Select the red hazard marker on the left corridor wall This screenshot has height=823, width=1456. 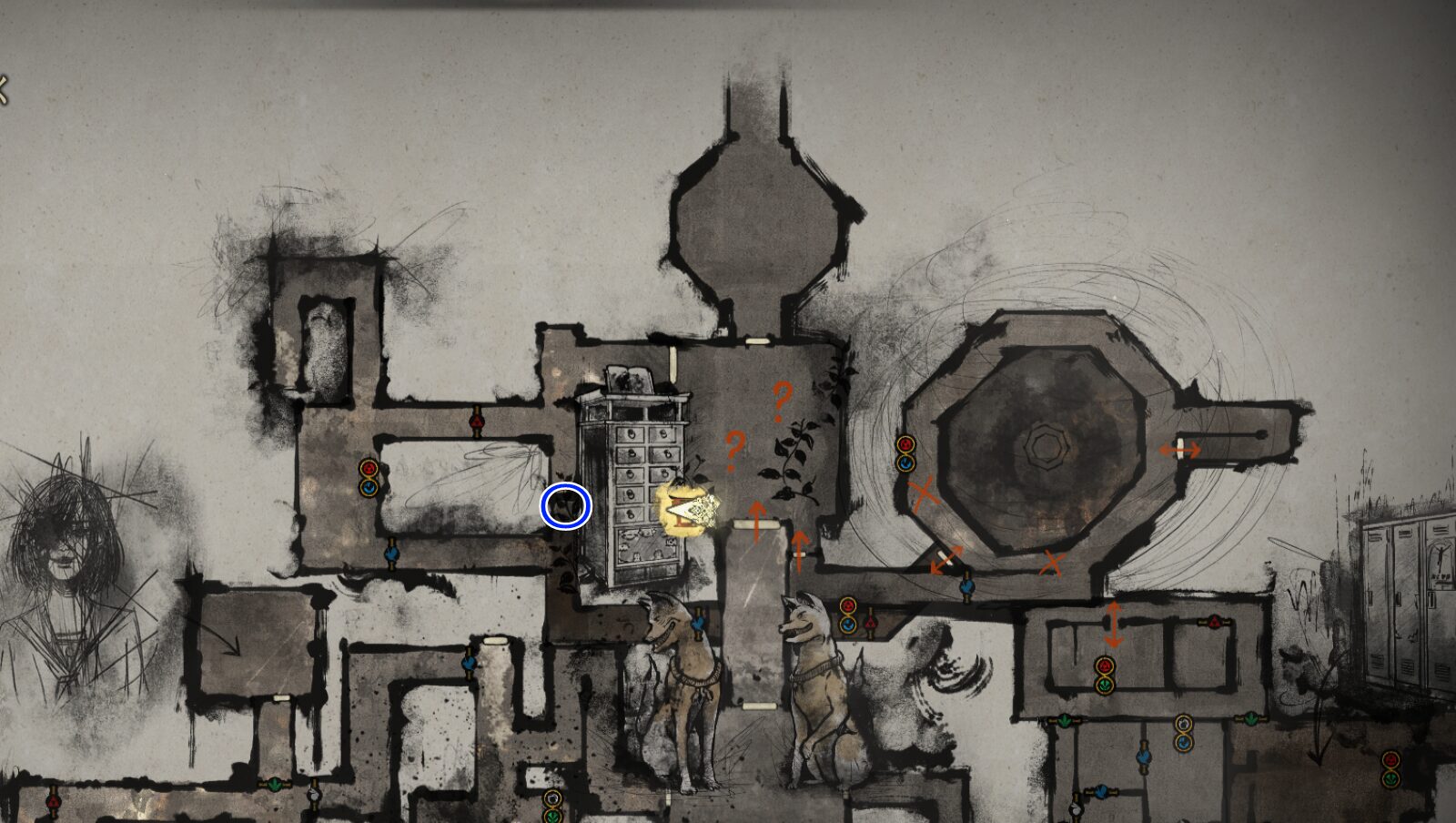click(x=367, y=470)
